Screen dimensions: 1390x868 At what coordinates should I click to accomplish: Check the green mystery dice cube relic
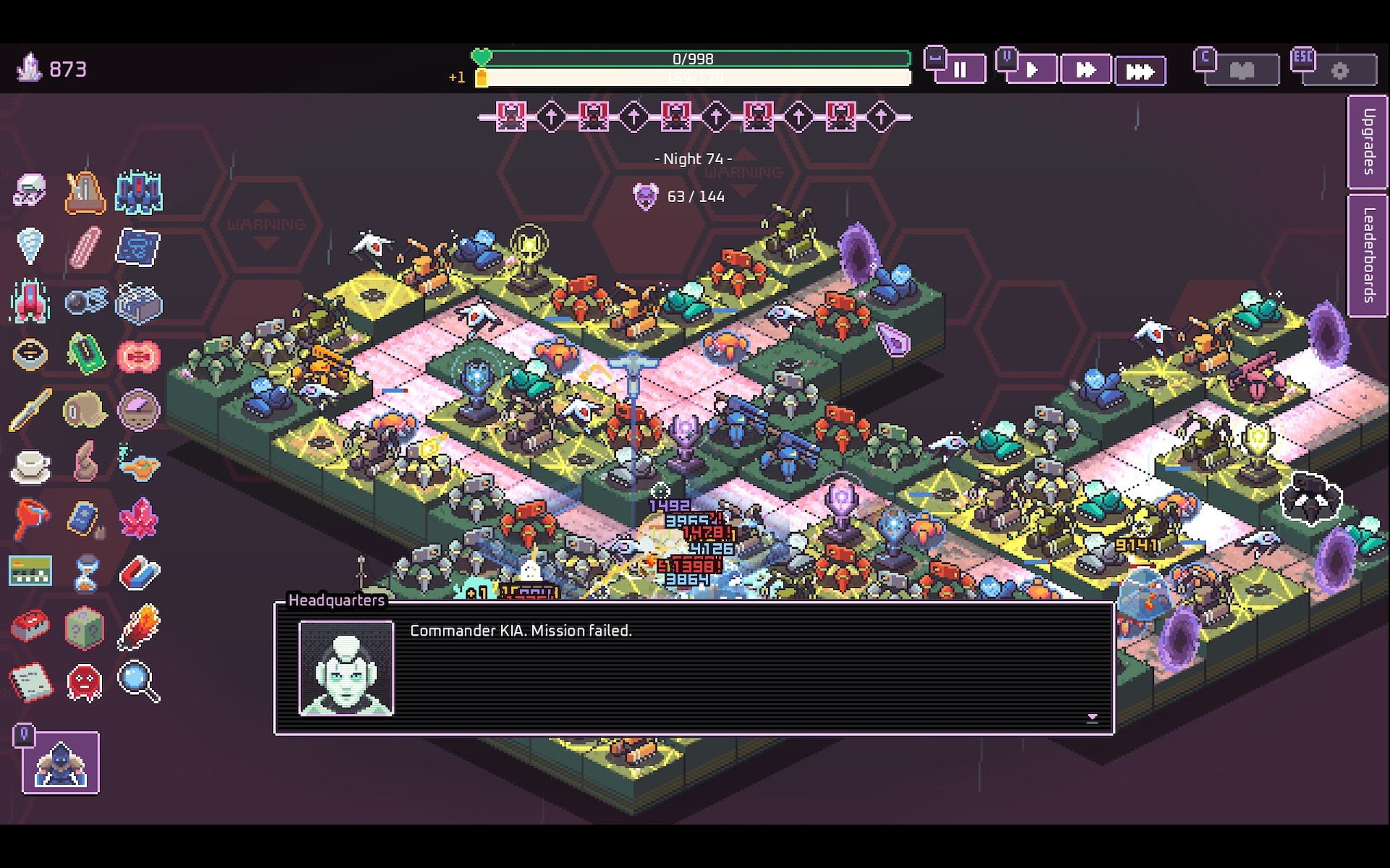click(x=85, y=627)
